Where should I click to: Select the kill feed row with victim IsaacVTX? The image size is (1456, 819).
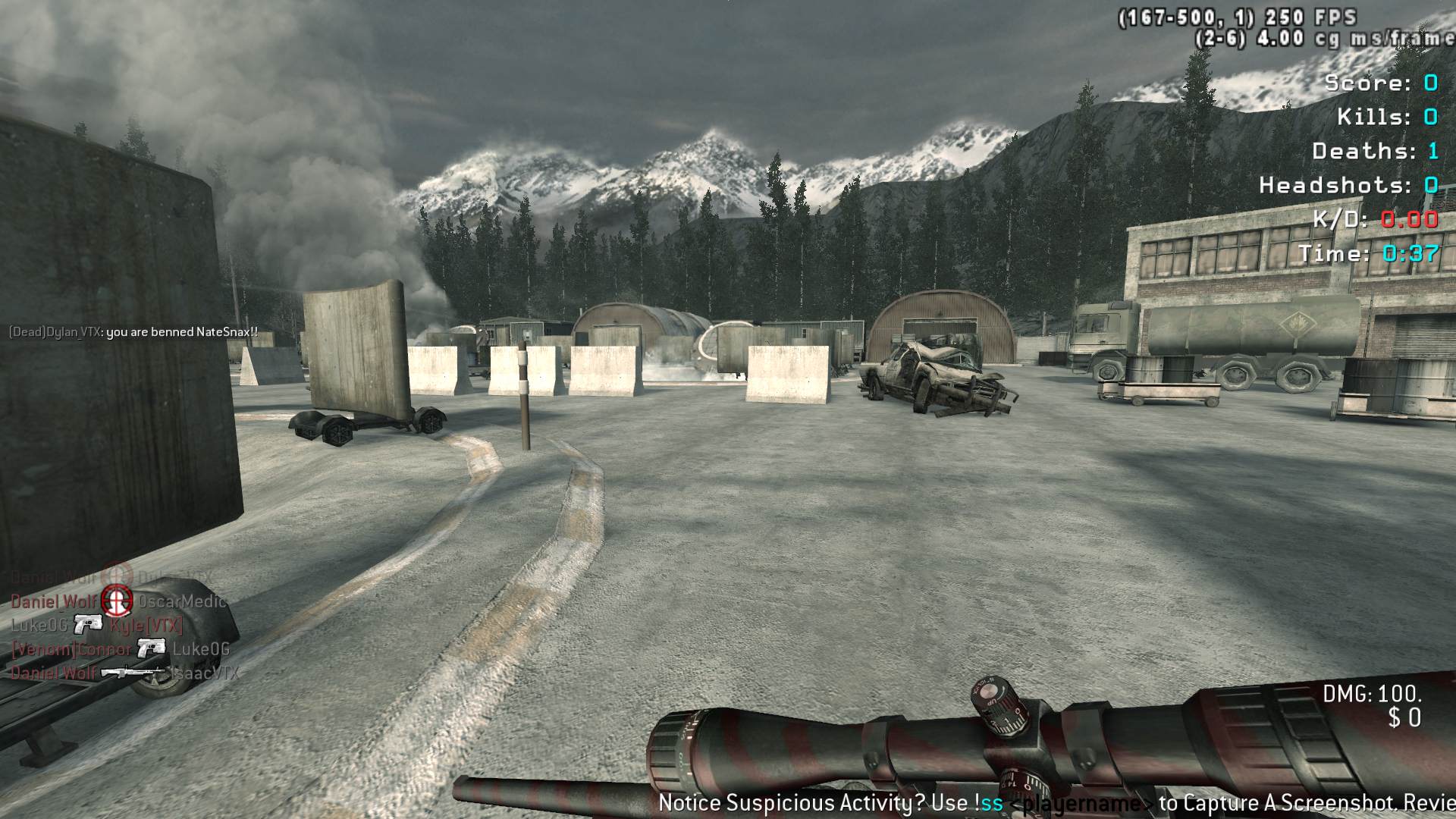pos(124,673)
